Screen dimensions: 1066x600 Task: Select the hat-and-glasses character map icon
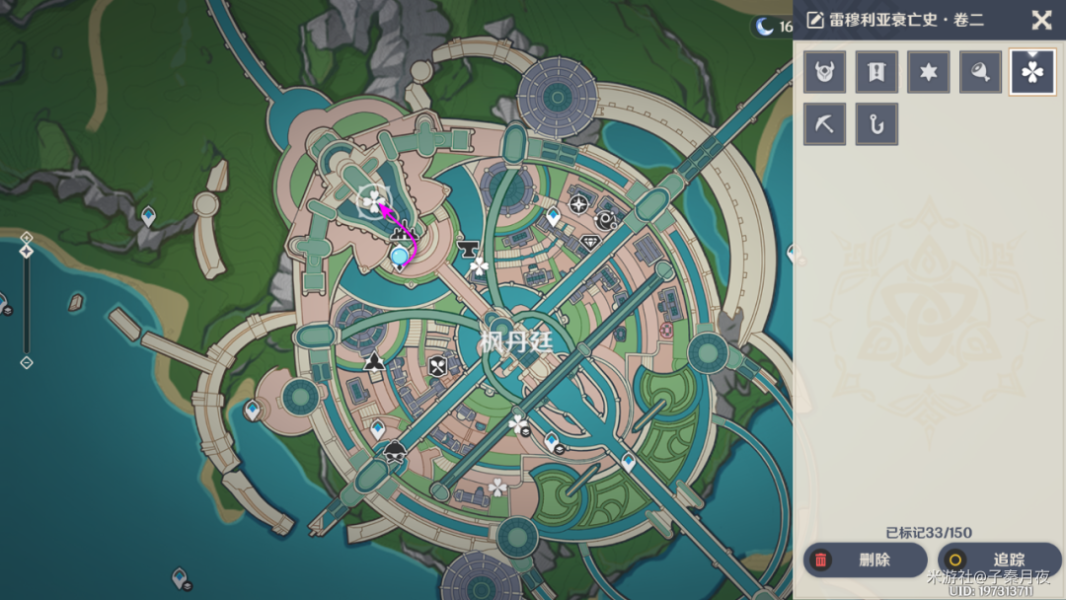tap(395, 451)
